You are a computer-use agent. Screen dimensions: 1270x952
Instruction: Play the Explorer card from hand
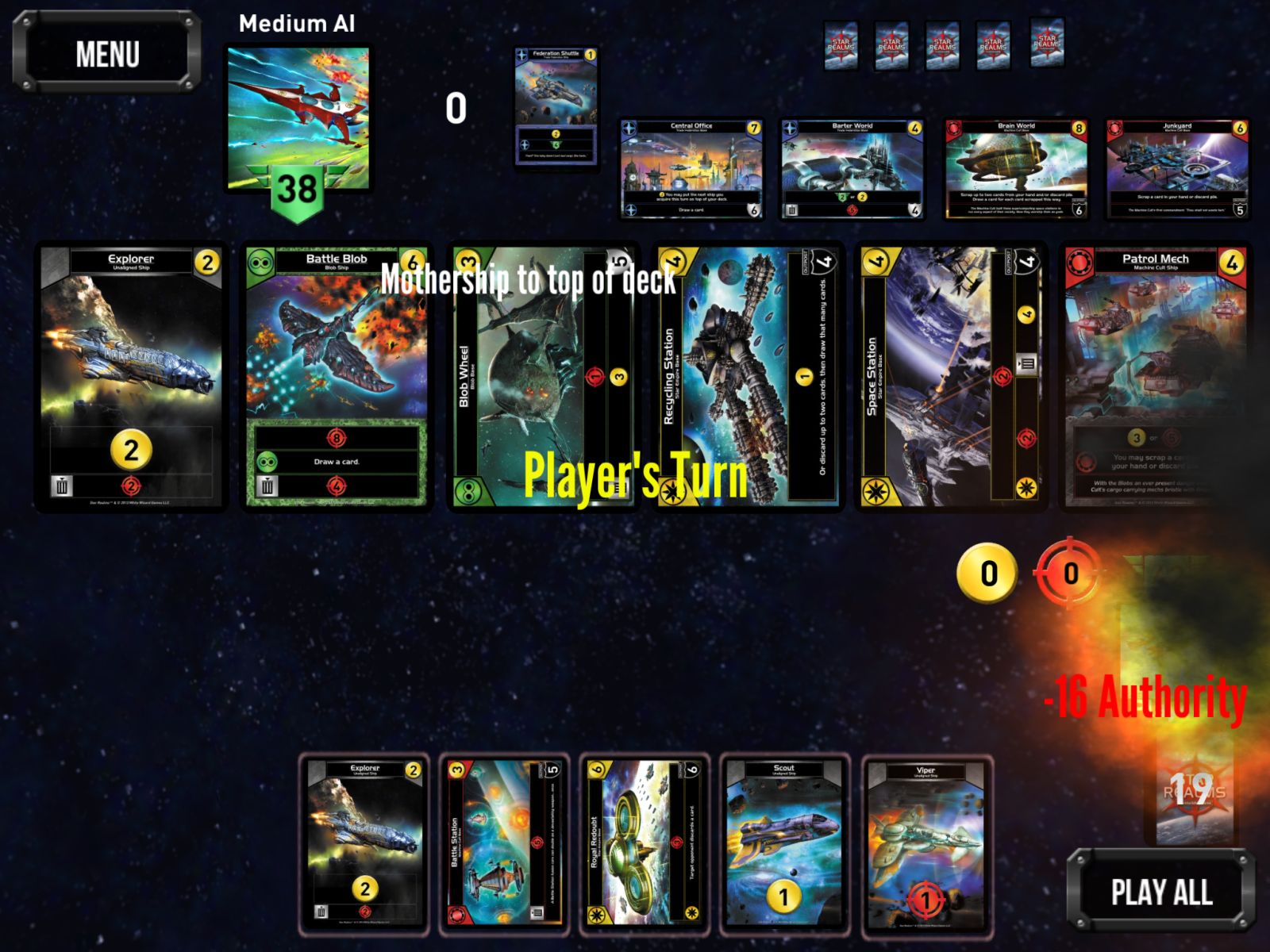tap(364, 843)
